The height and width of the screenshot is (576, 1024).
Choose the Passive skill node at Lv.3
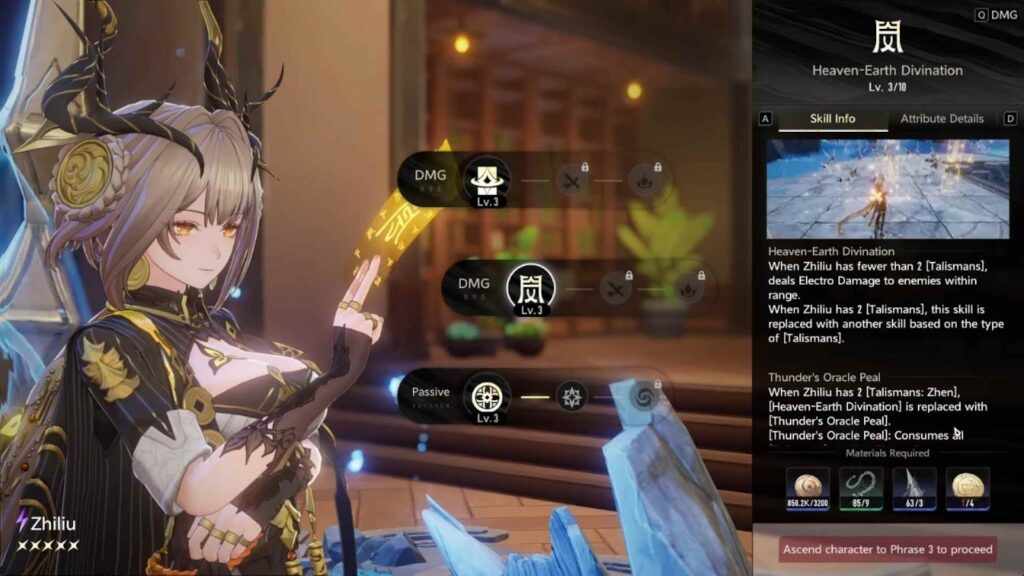(486, 396)
